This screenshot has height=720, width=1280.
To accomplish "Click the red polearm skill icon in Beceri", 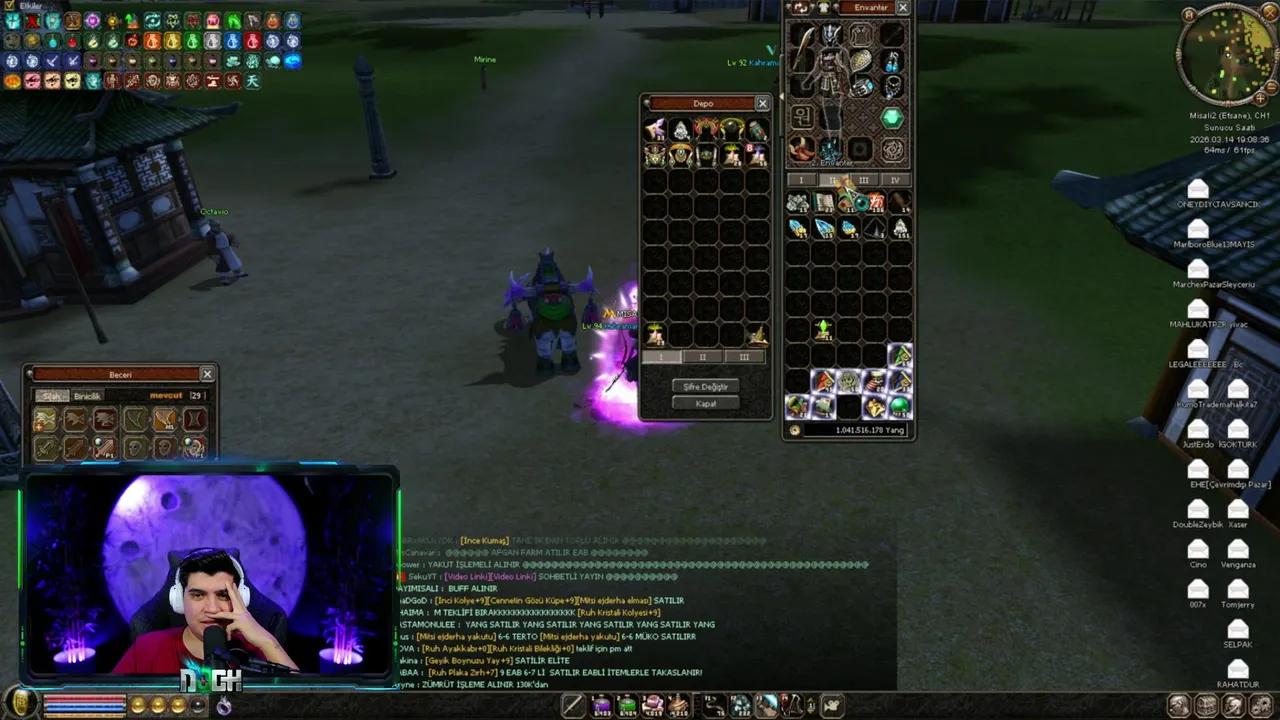I will tap(105, 419).
